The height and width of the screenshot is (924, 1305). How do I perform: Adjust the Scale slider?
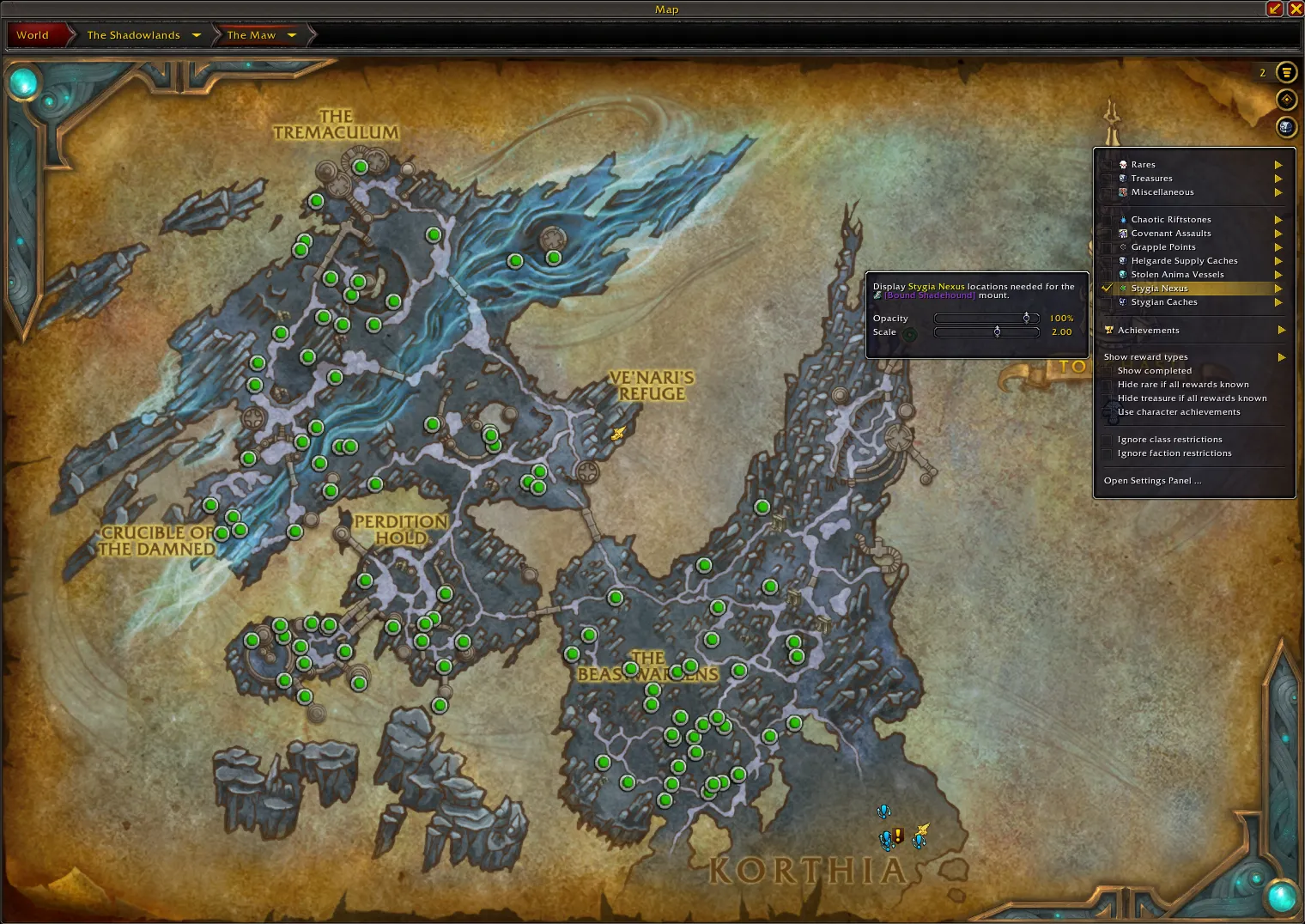pyautogui.click(x=997, y=332)
